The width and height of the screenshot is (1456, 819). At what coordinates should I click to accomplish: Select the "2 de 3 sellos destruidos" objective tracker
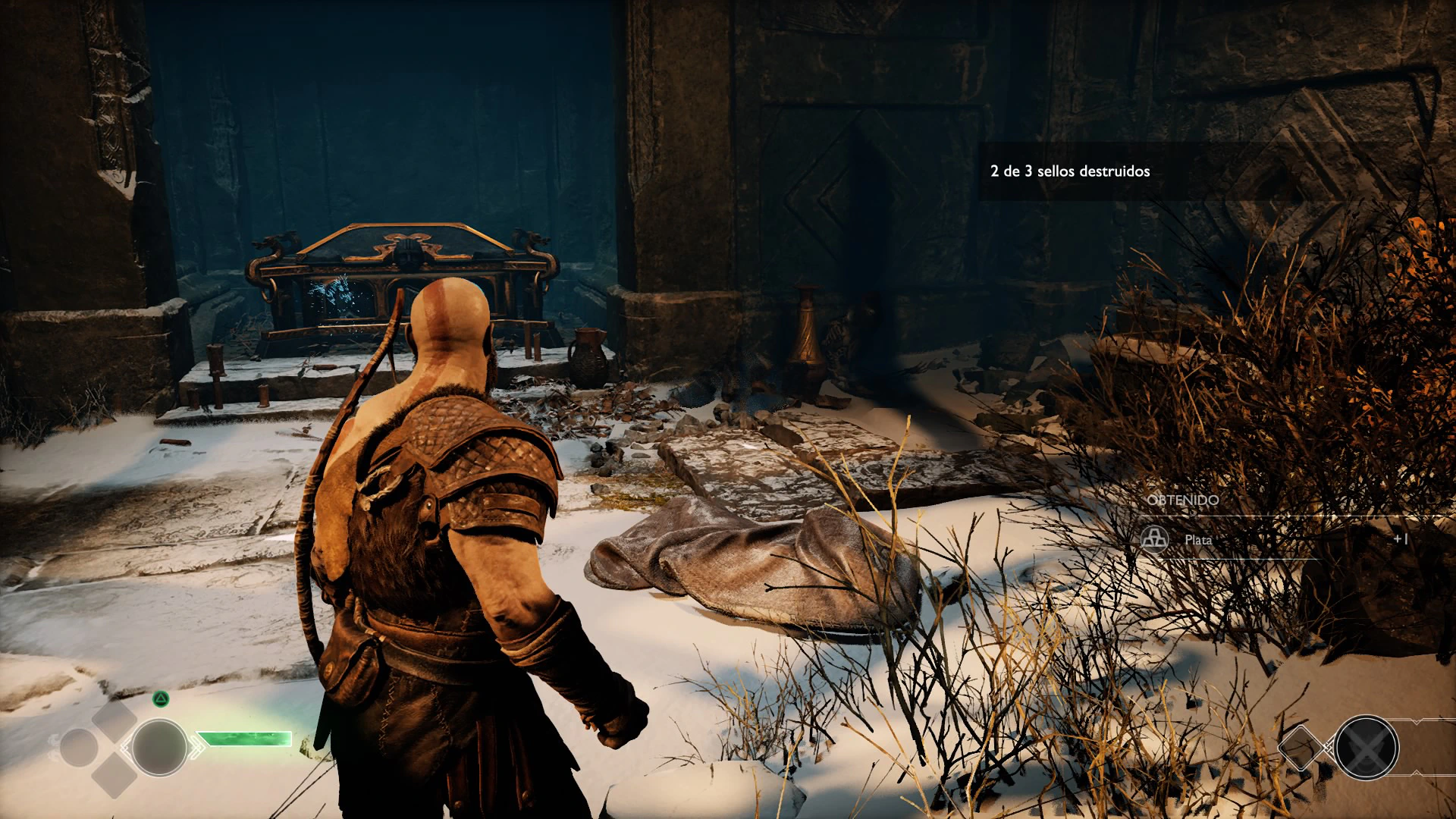[1069, 171]
